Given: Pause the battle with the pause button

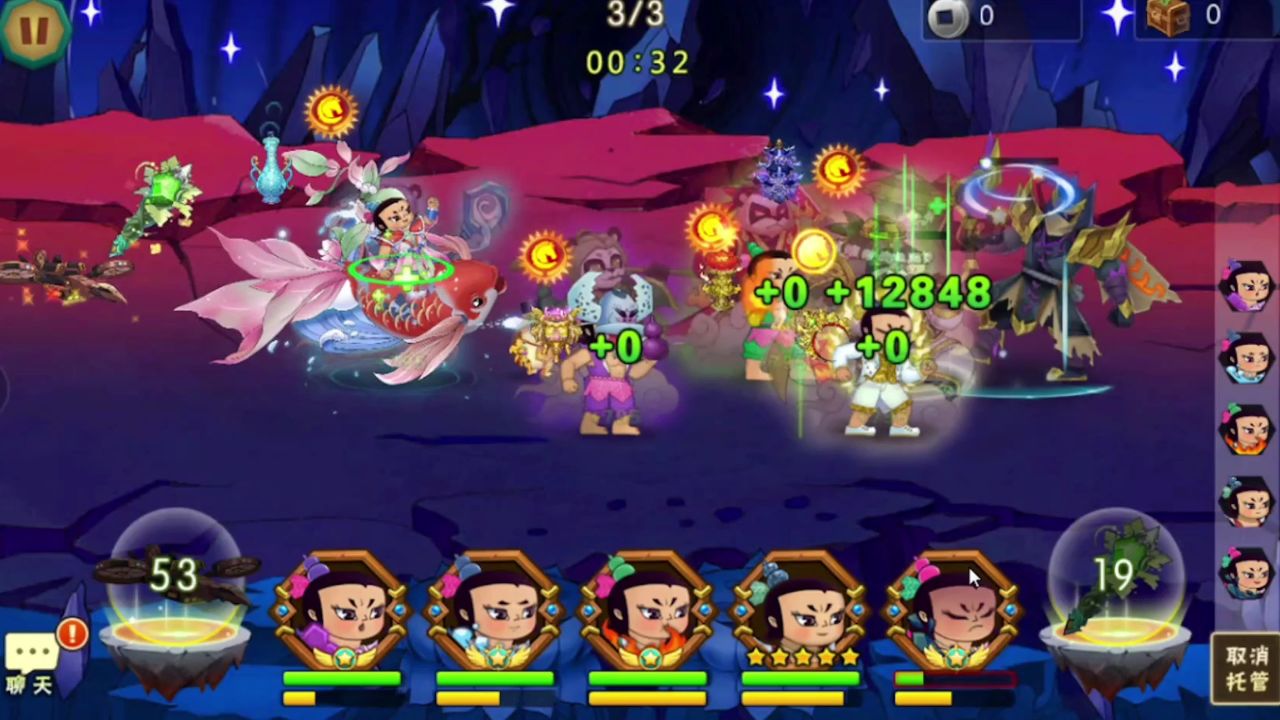Looking at the screenshot, I should pos(34,30).
